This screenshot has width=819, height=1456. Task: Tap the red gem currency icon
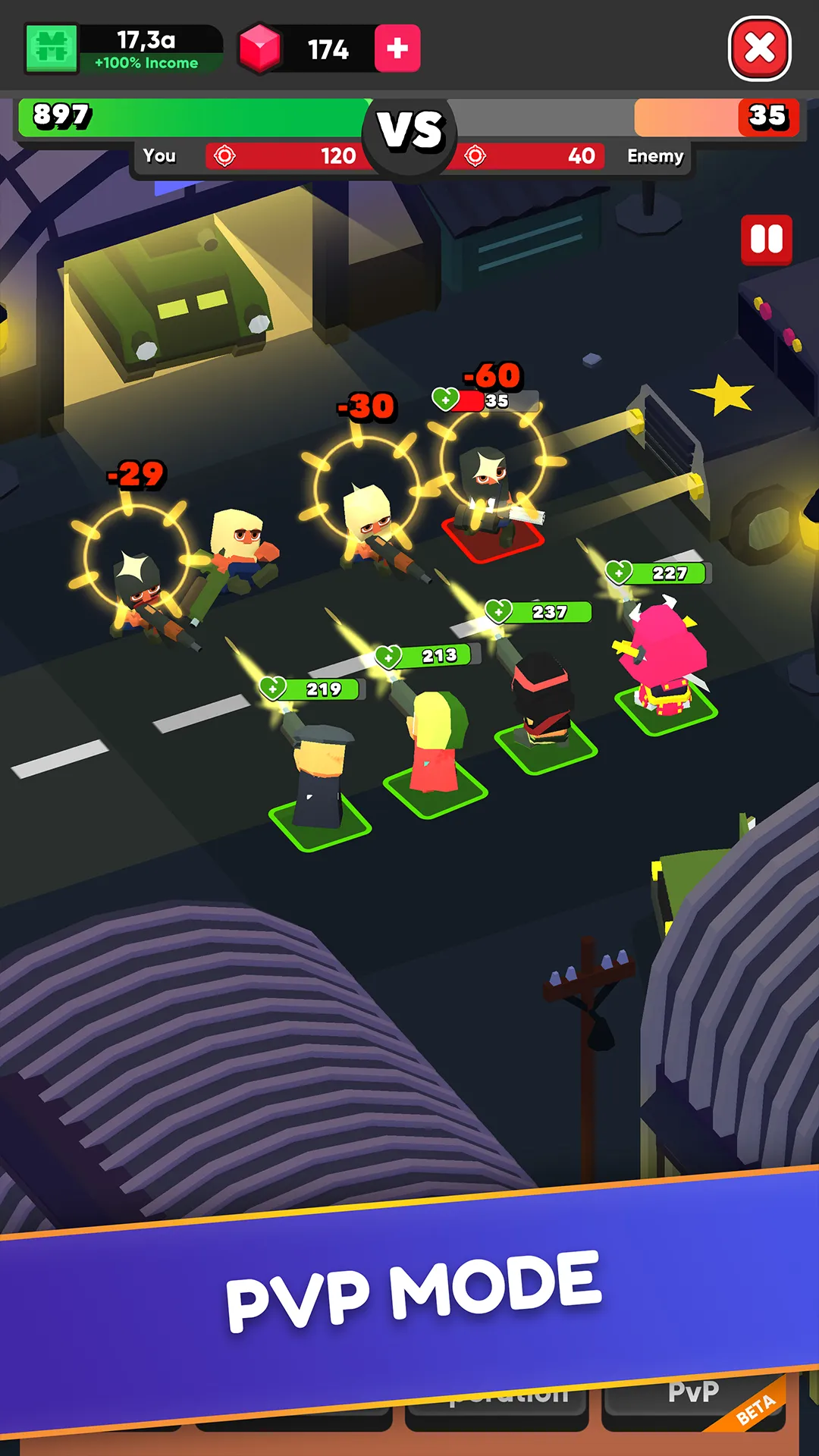(x=260, y=49)
